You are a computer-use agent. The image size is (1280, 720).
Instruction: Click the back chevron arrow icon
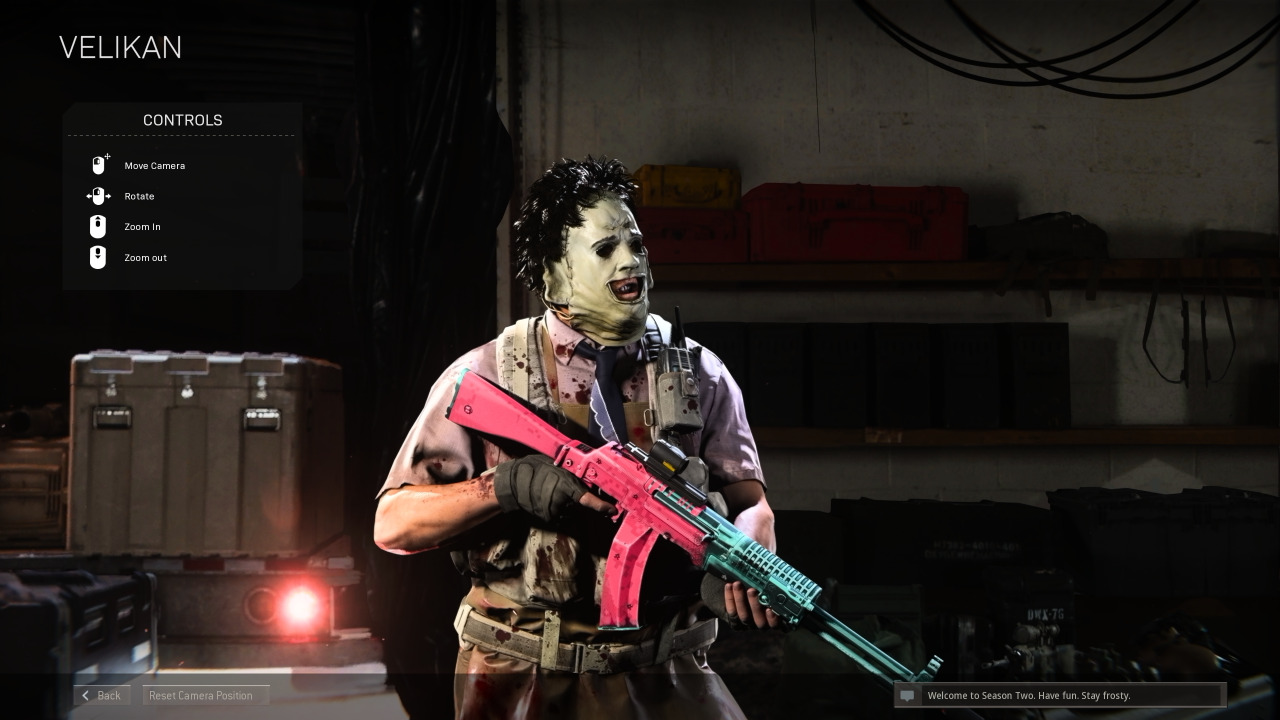[x=85, y=695]
